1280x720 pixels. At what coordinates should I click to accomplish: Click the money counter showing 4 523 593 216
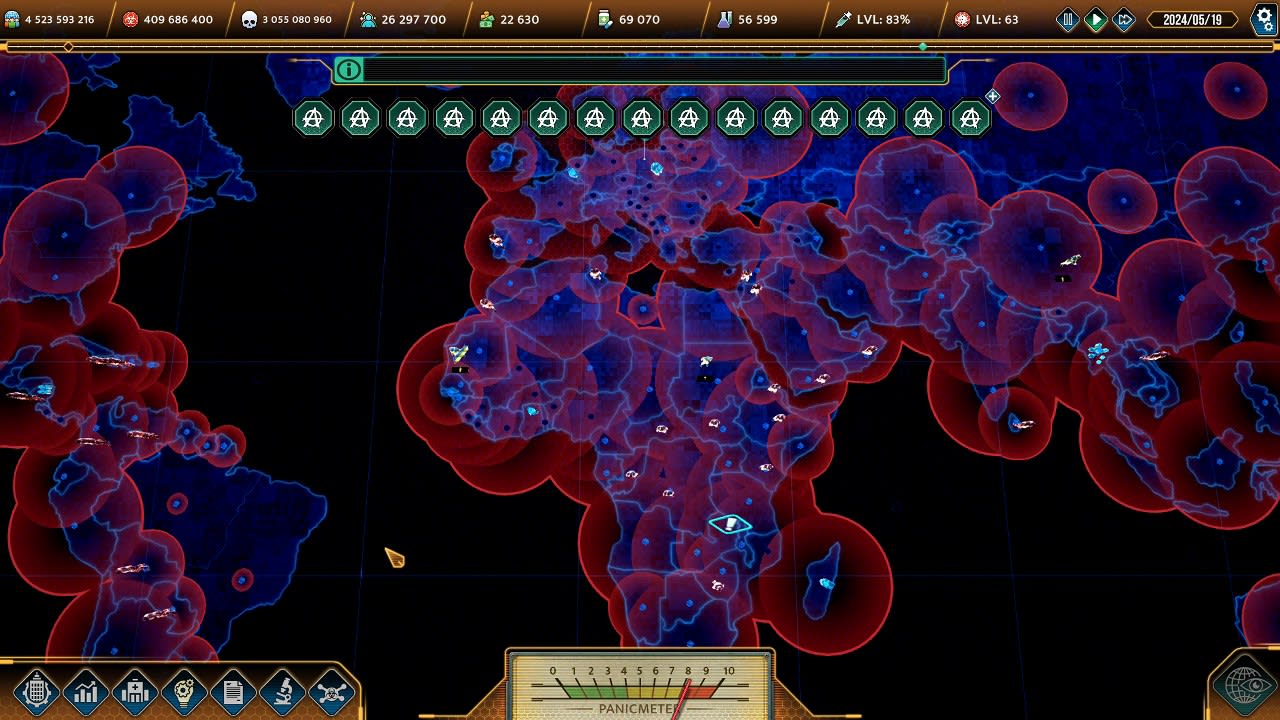click(60, 17)
